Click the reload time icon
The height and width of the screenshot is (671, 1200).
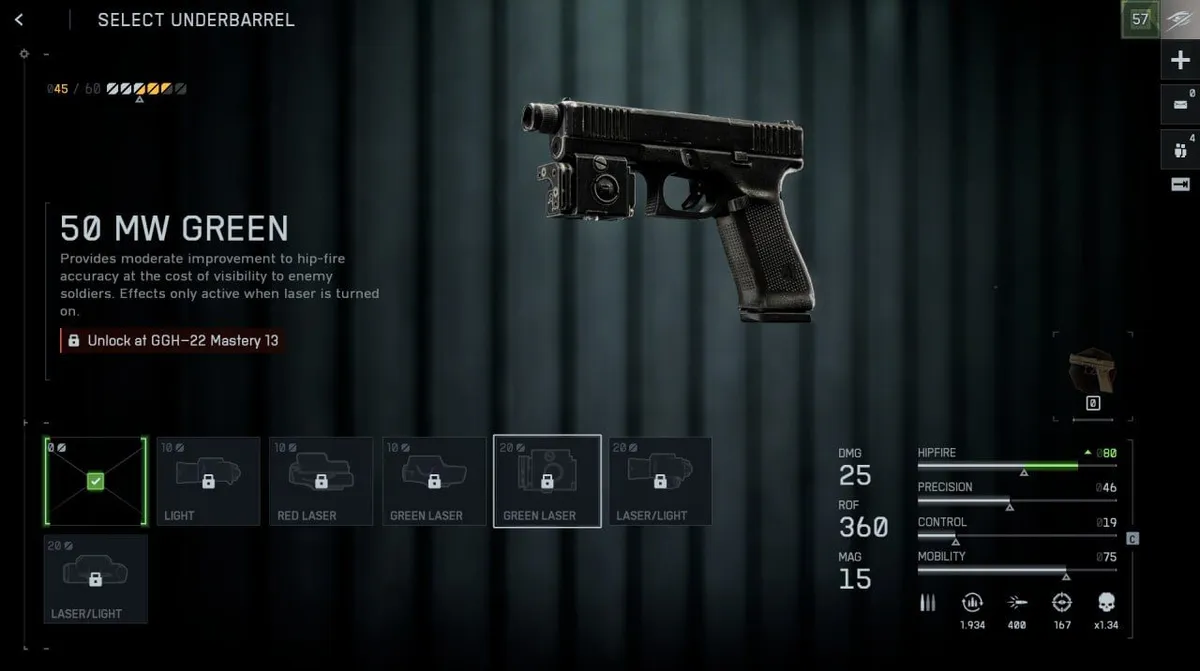(971, 603)
